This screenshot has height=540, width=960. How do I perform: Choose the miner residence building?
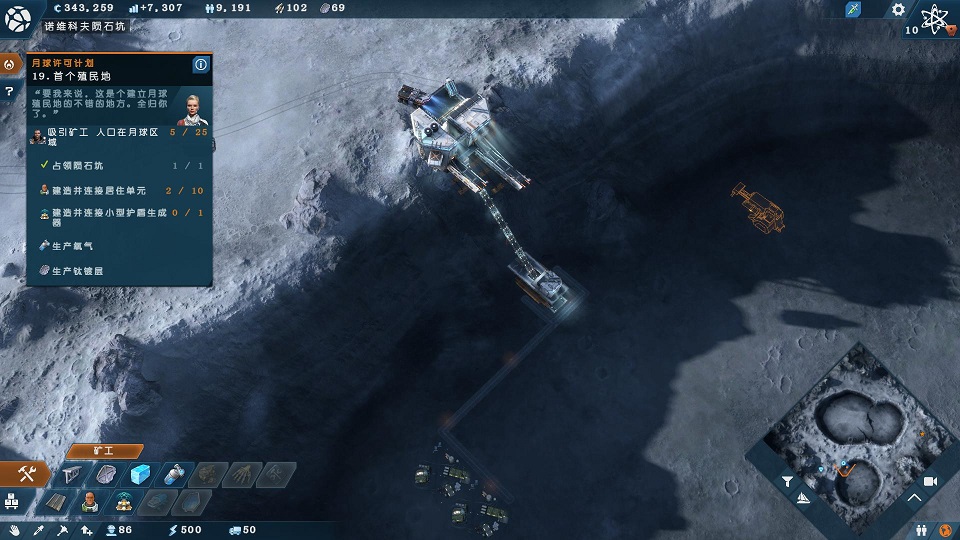pyautogui.click(x=91, y=501)
